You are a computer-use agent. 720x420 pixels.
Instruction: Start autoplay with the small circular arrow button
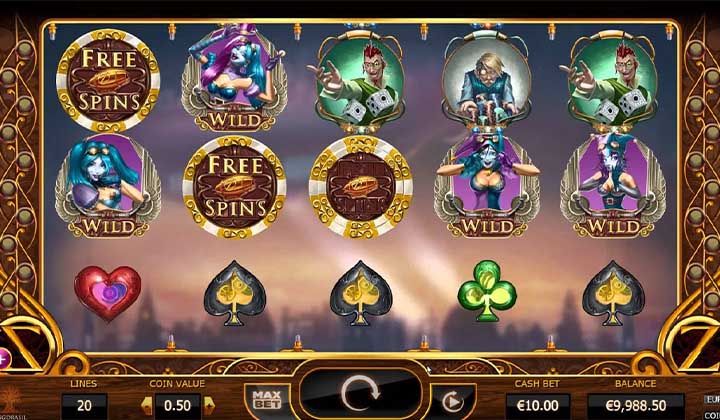pos(453,403)
